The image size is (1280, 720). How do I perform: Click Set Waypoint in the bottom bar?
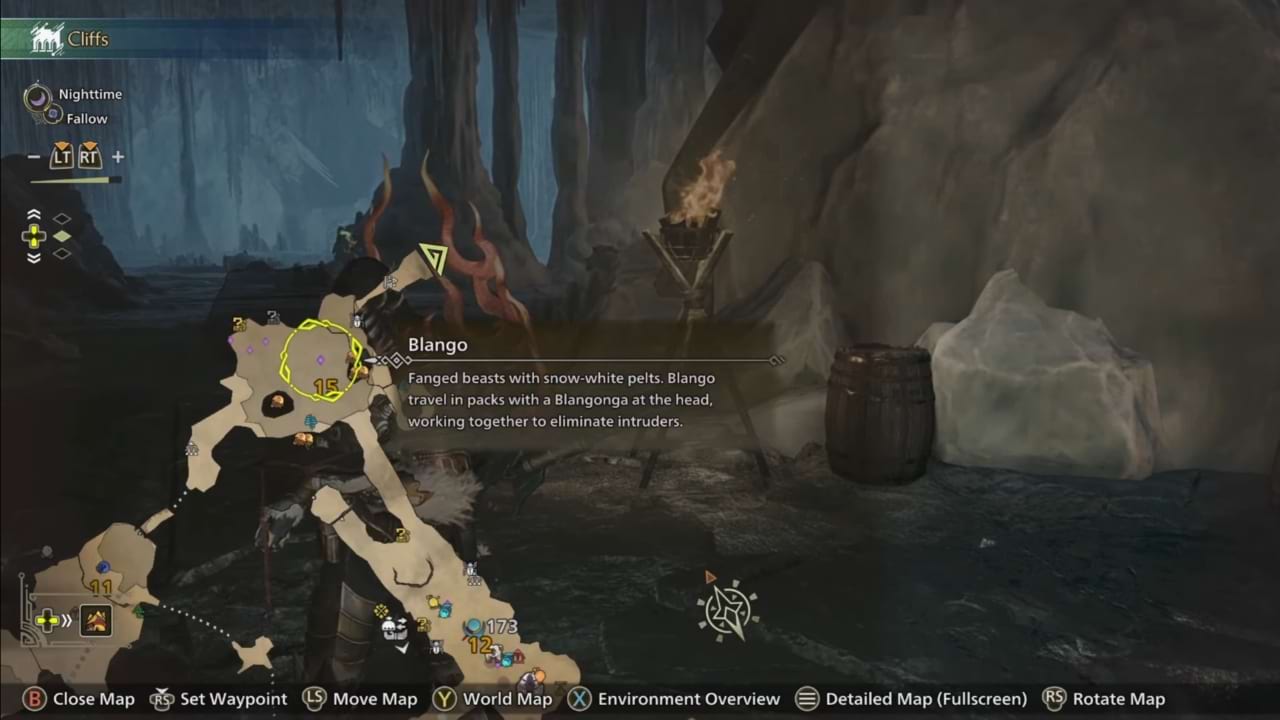(x=232, y=699)
